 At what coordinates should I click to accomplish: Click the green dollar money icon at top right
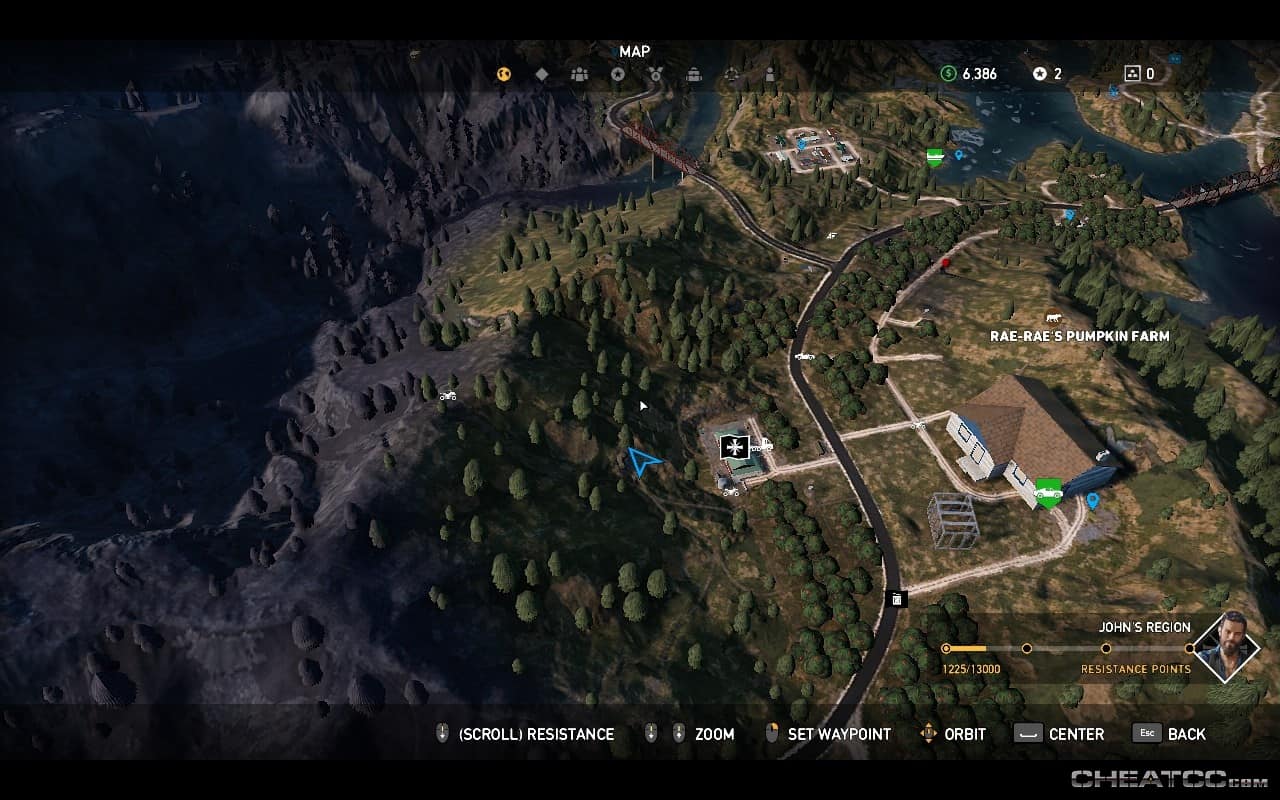click(947, 73)
